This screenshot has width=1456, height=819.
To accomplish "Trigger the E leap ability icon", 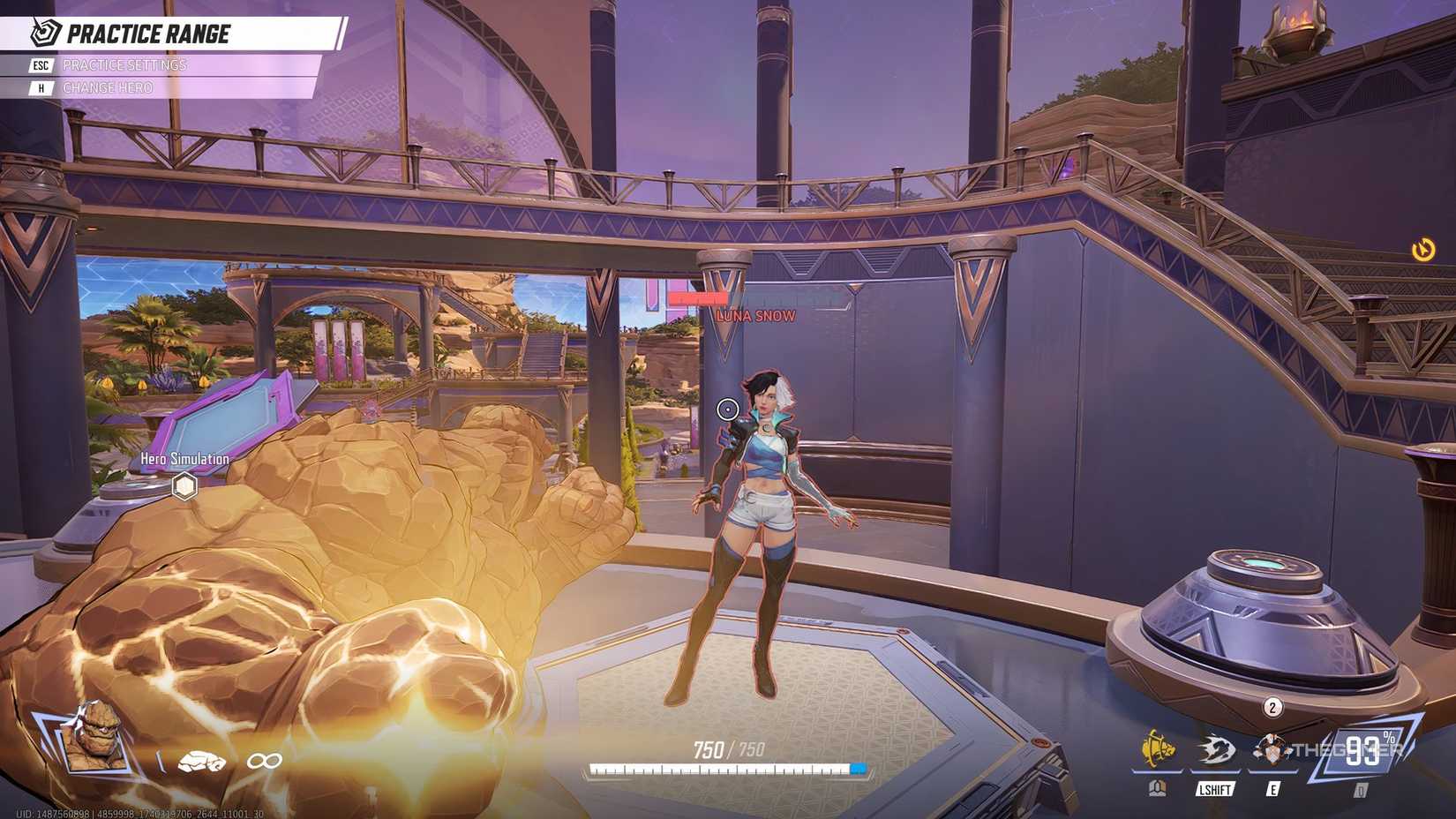I will coord(1271,750).
